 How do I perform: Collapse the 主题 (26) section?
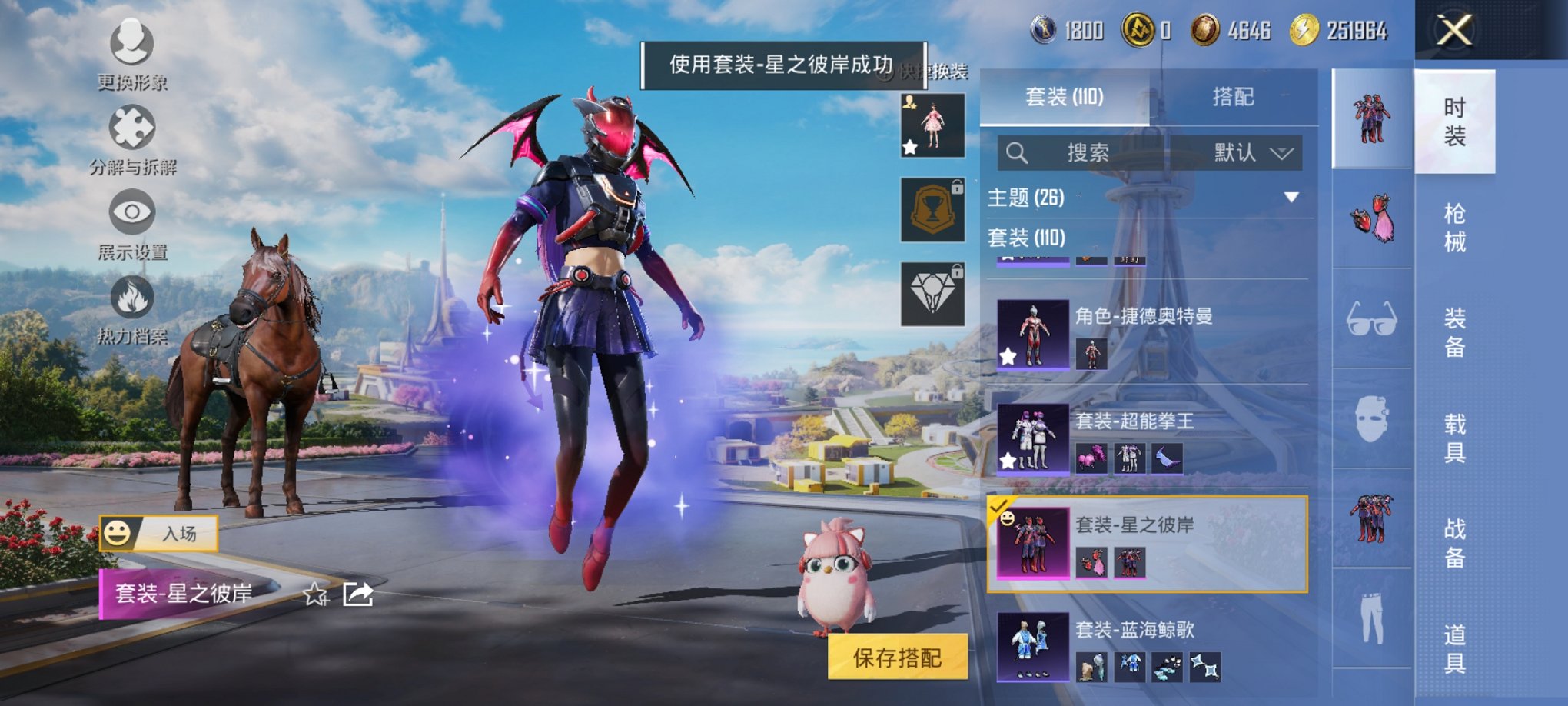point(1293,198)
